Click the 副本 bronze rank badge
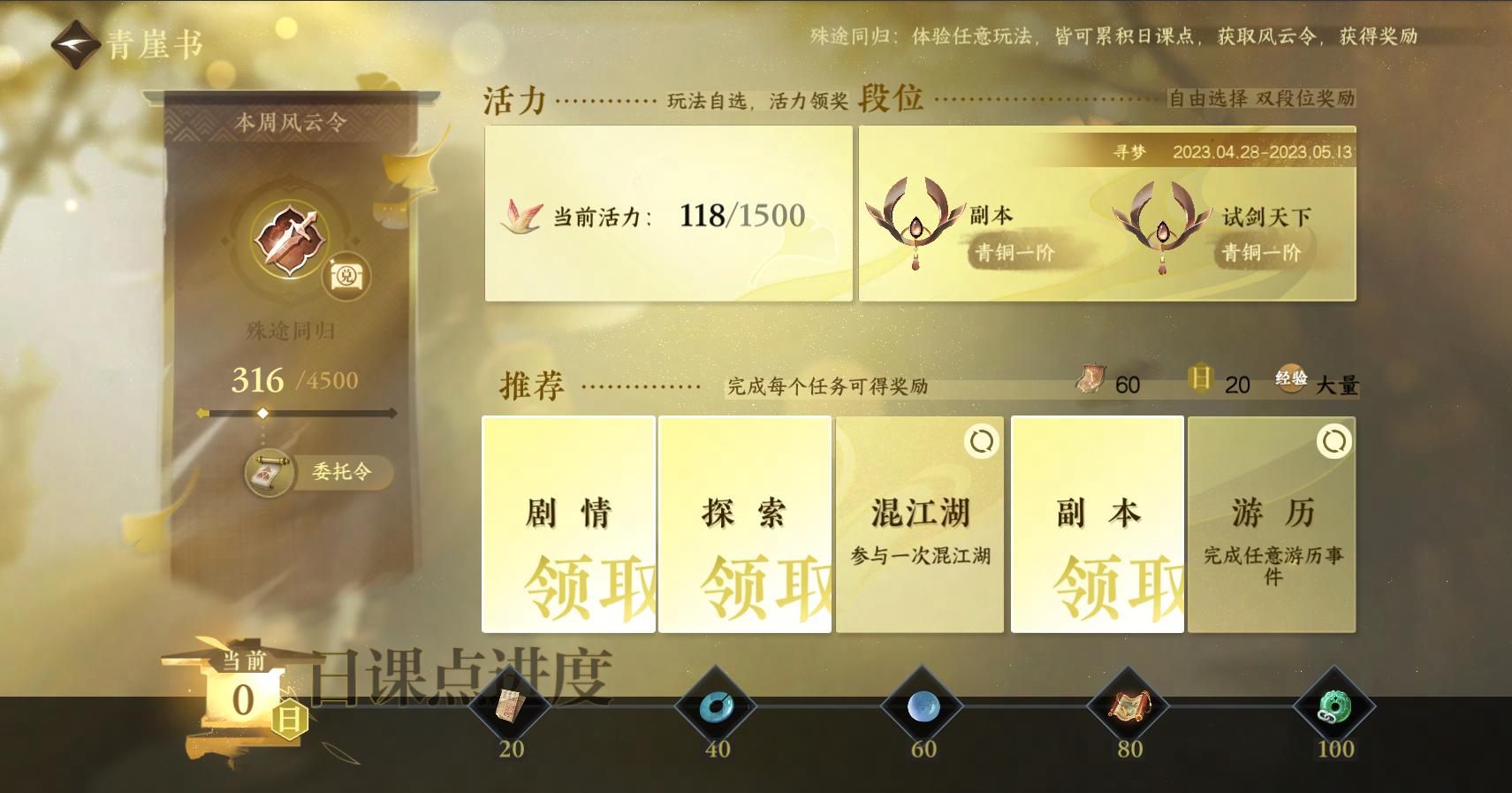Screen dimensions: 1512x793 (916, 225)
